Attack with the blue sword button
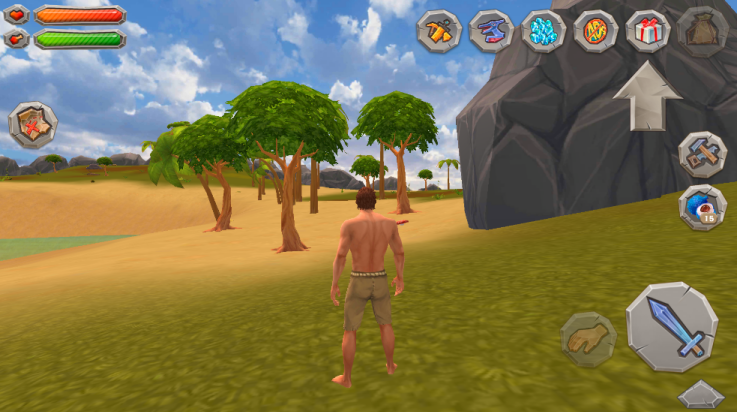Screen dimensions: 737x412 tap(672, 327)
